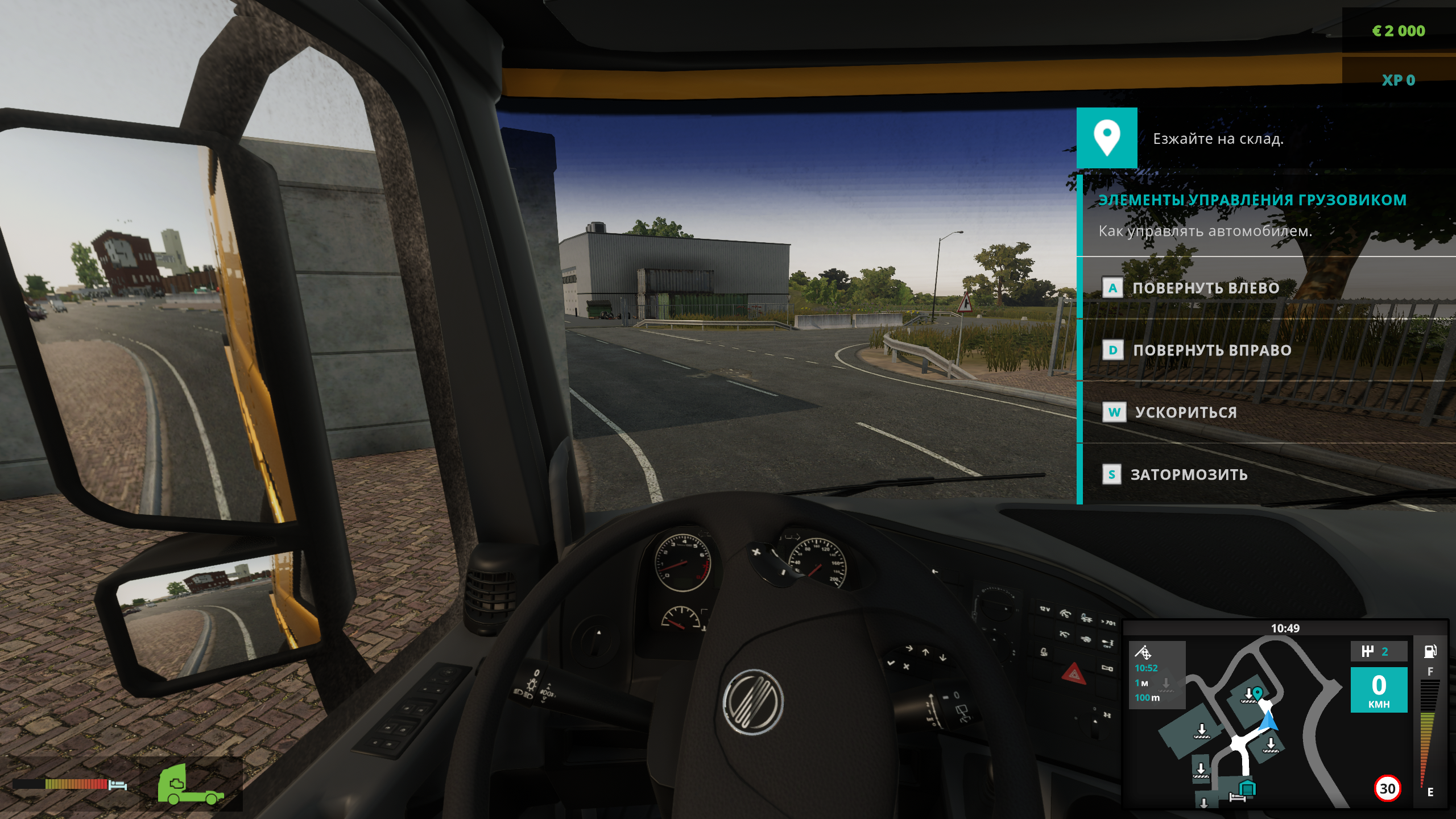1456x819 pixels.
Task: Open the minimap
Action: 1251,722
